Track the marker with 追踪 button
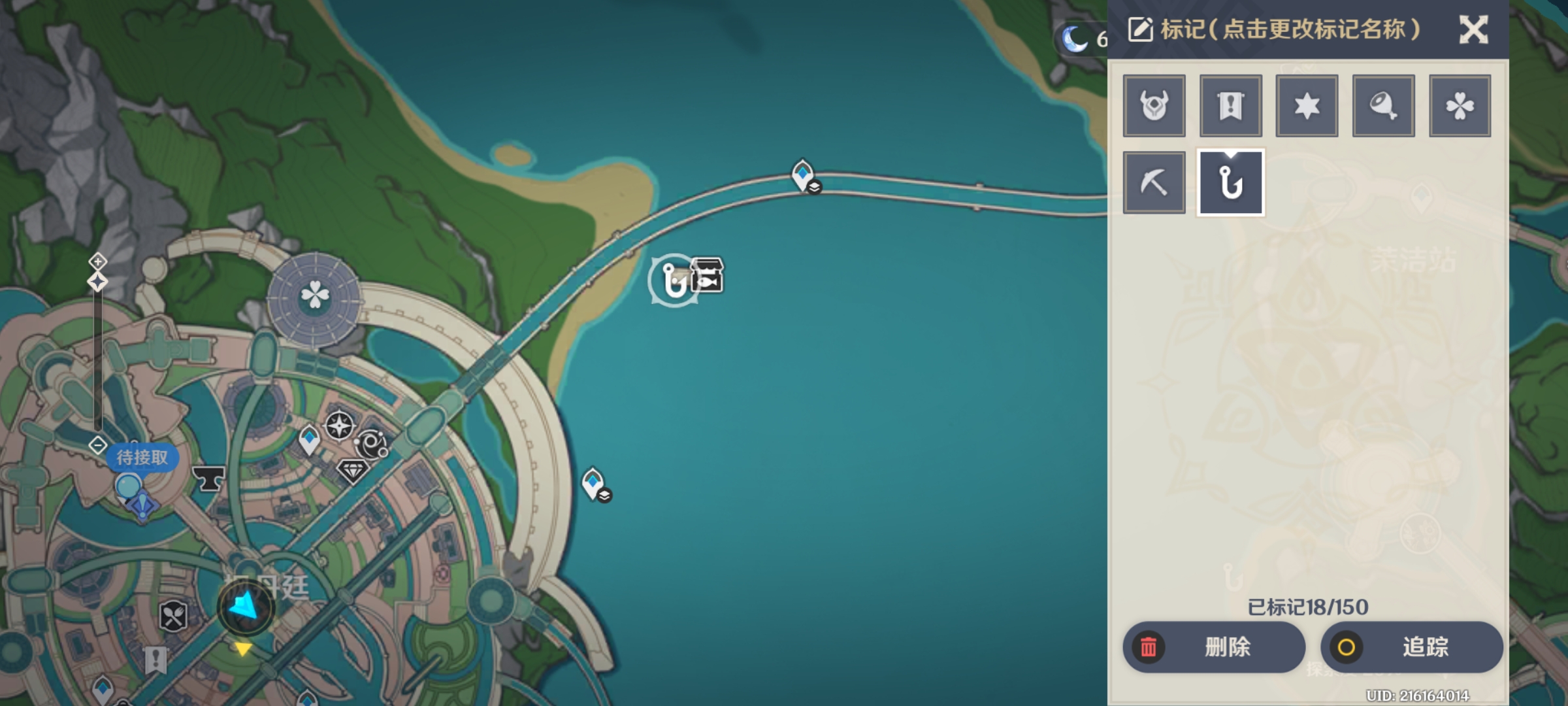 click(x=1411, y=647)
